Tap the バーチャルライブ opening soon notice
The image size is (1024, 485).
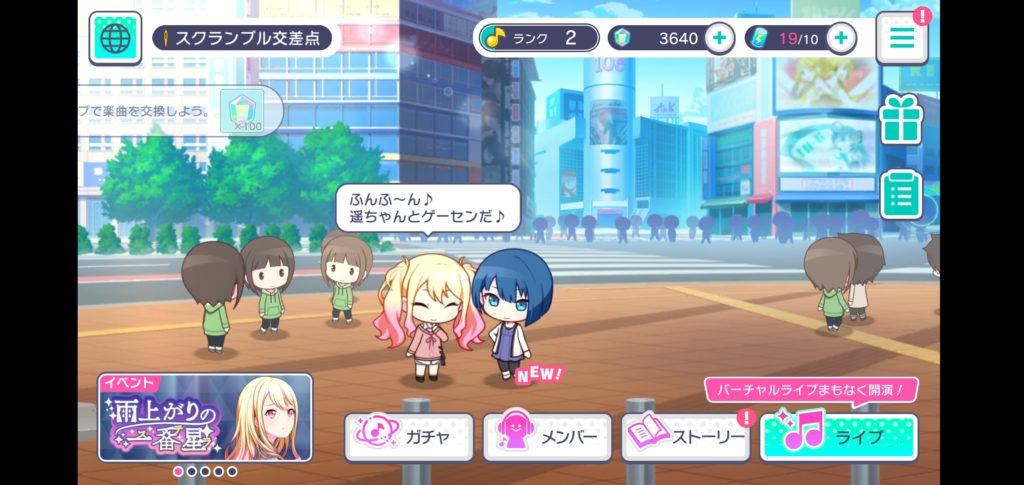click(x=810, y=389)
